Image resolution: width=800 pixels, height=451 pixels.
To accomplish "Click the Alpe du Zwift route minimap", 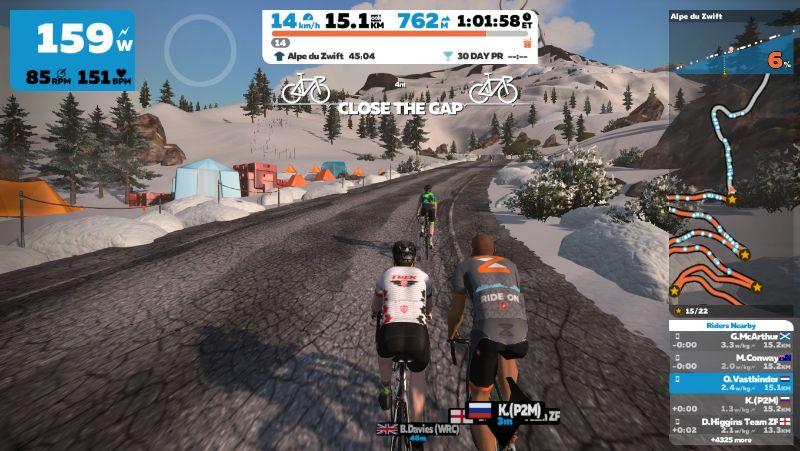I will pyautogui.click(x=731, y=200).
